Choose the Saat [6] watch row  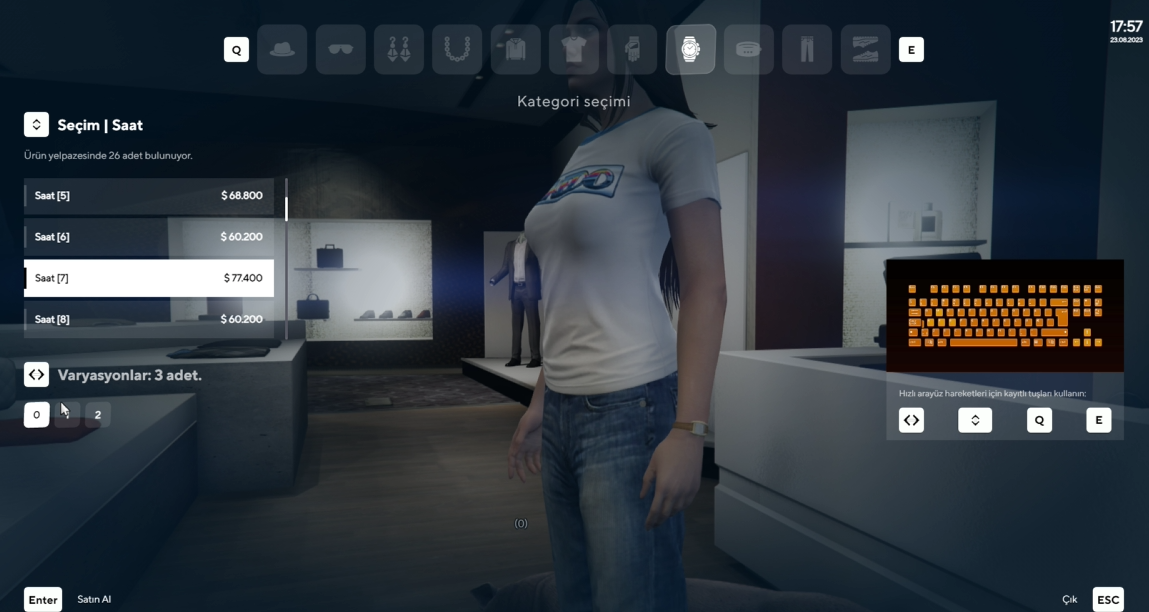tap(149, 237)
